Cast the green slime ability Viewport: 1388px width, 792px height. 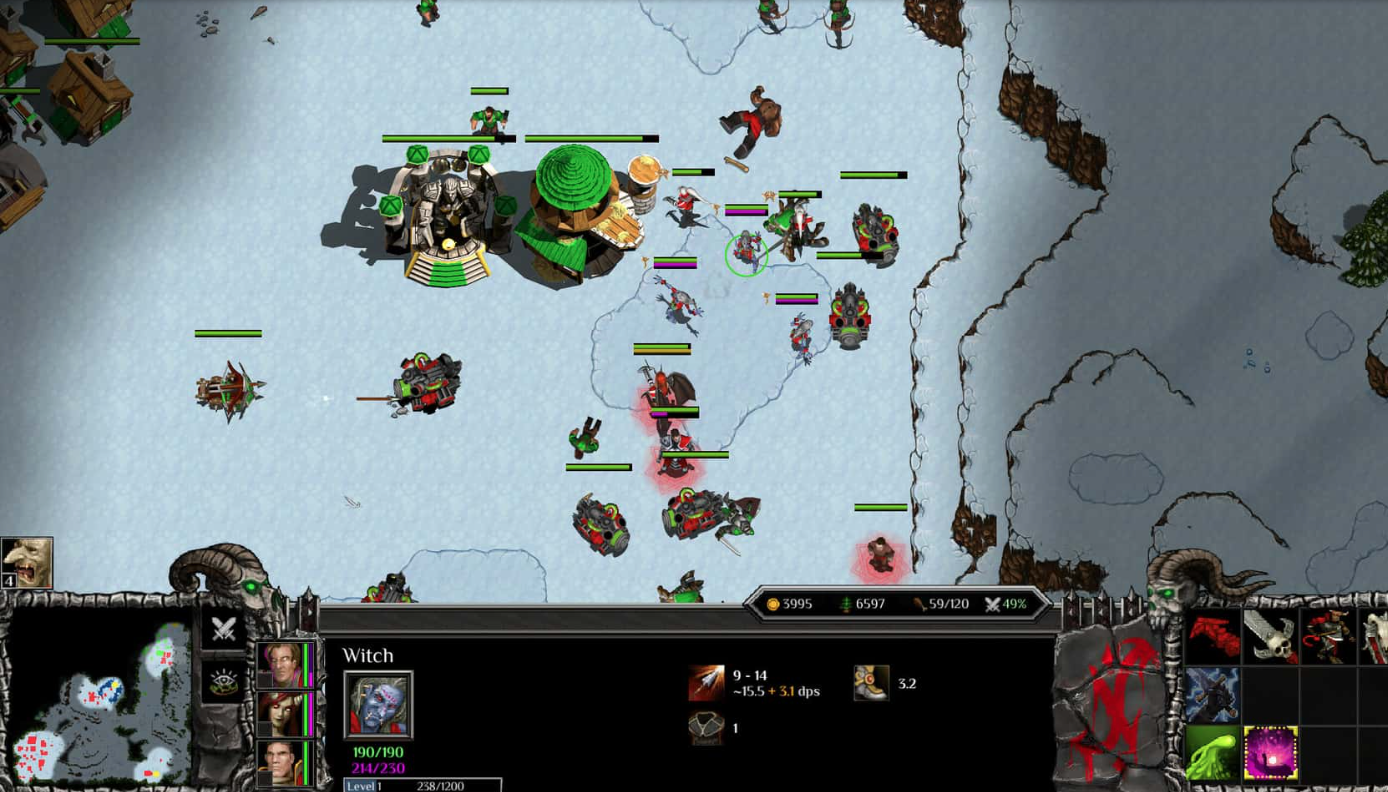click(1213, 753)
